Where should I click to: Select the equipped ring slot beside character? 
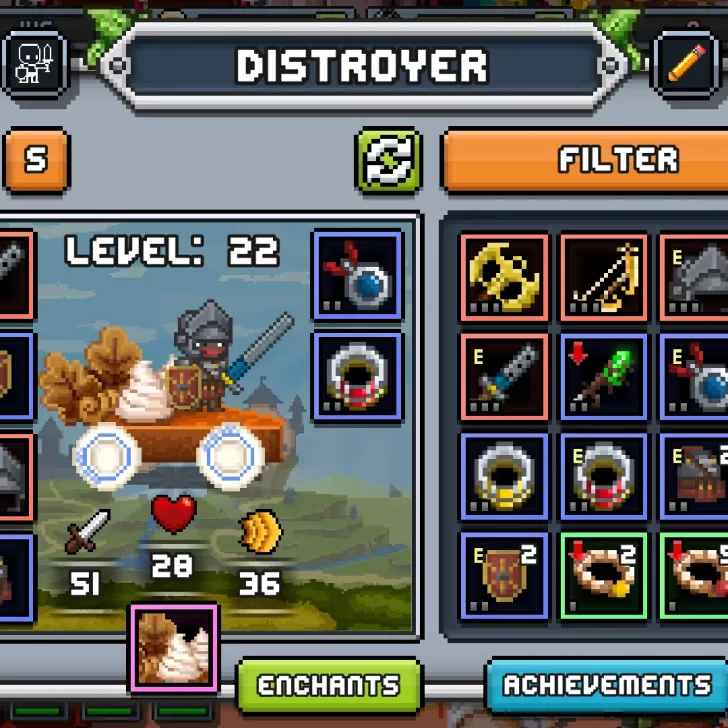point(358,376)
